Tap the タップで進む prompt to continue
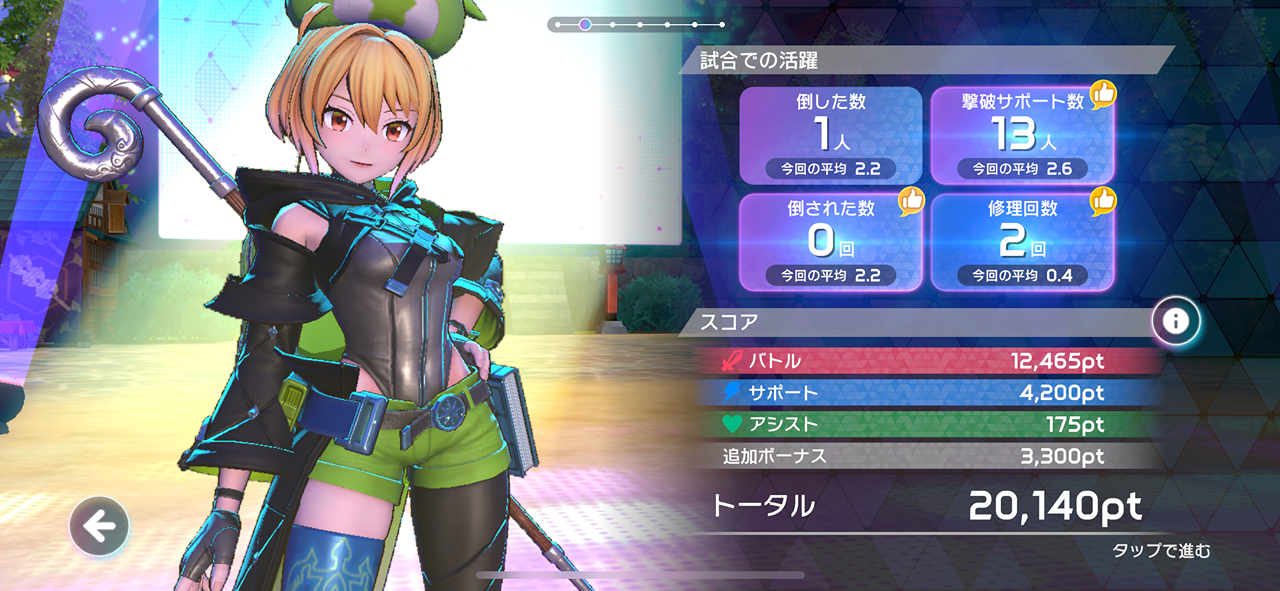1280x591 pixels. click(1161, 551)
